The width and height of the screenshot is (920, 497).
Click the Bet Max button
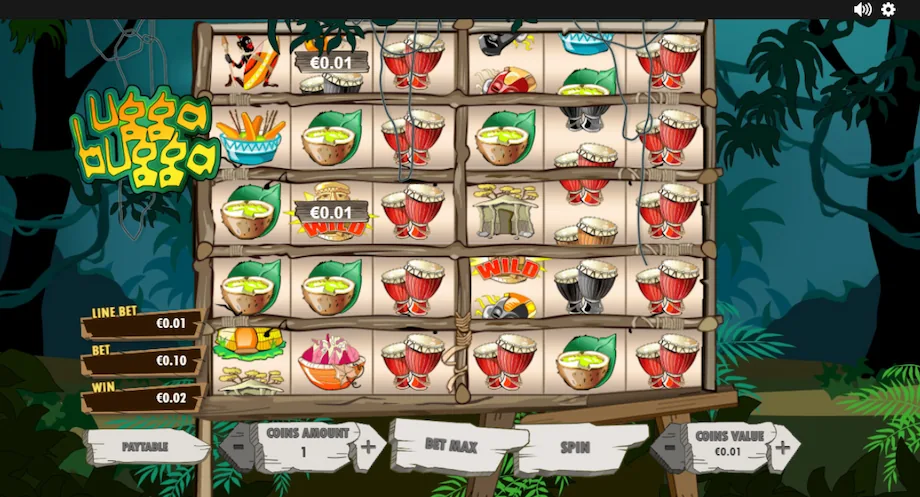[x=452, y=444]
